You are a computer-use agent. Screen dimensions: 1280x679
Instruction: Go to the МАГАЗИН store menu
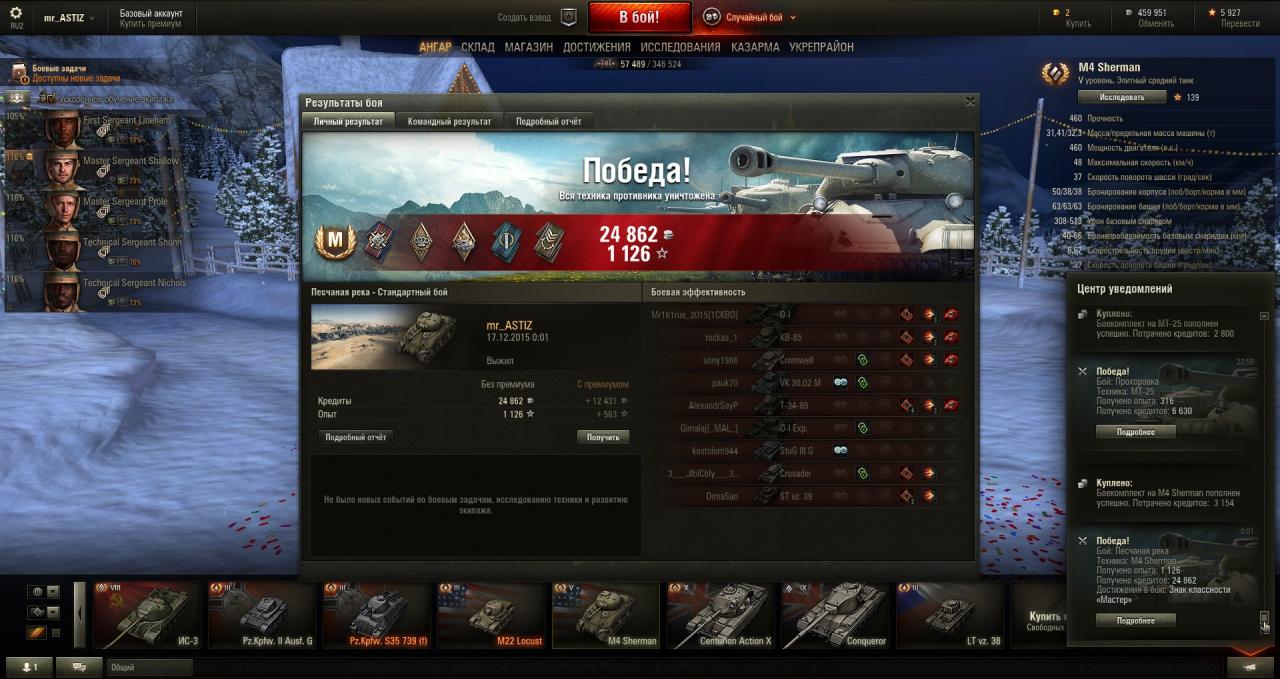528,47
